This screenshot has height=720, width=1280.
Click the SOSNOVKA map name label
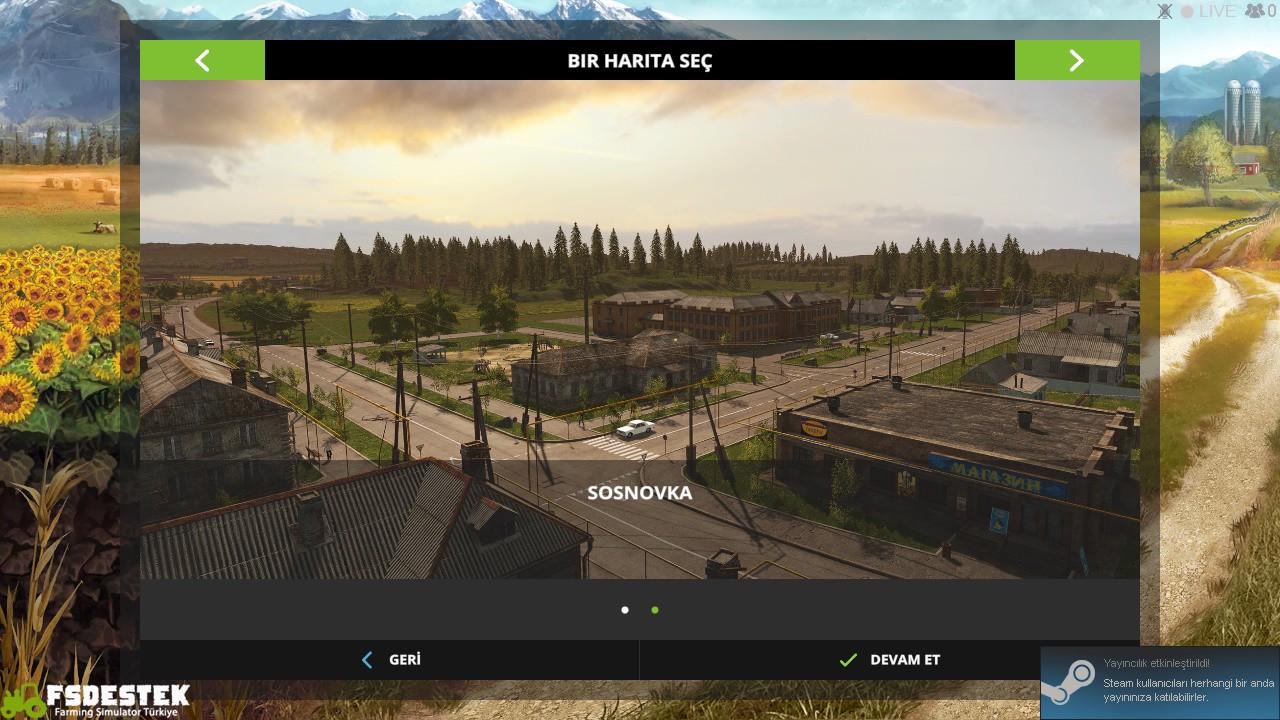point(640,493)
